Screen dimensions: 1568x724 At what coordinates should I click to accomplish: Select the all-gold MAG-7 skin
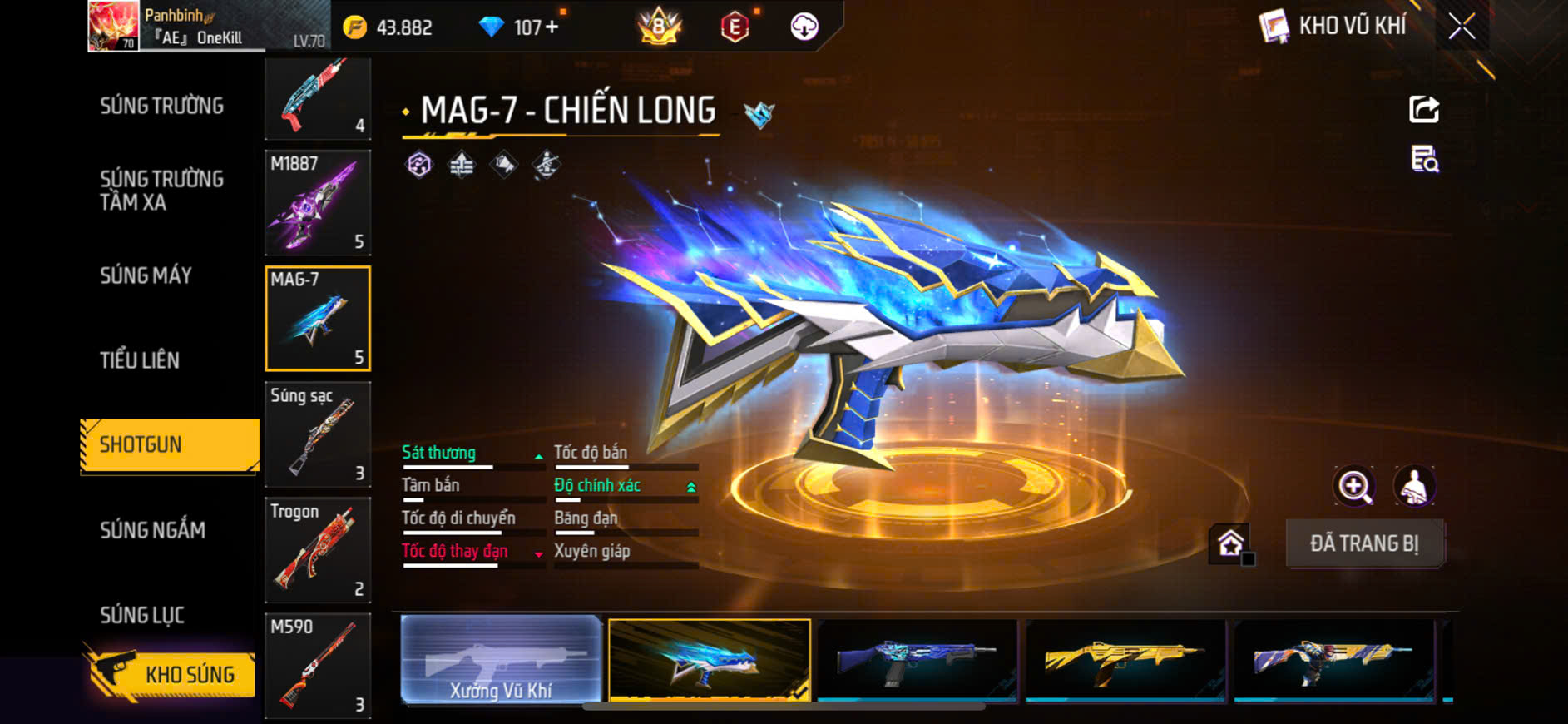pos(1125,660)
